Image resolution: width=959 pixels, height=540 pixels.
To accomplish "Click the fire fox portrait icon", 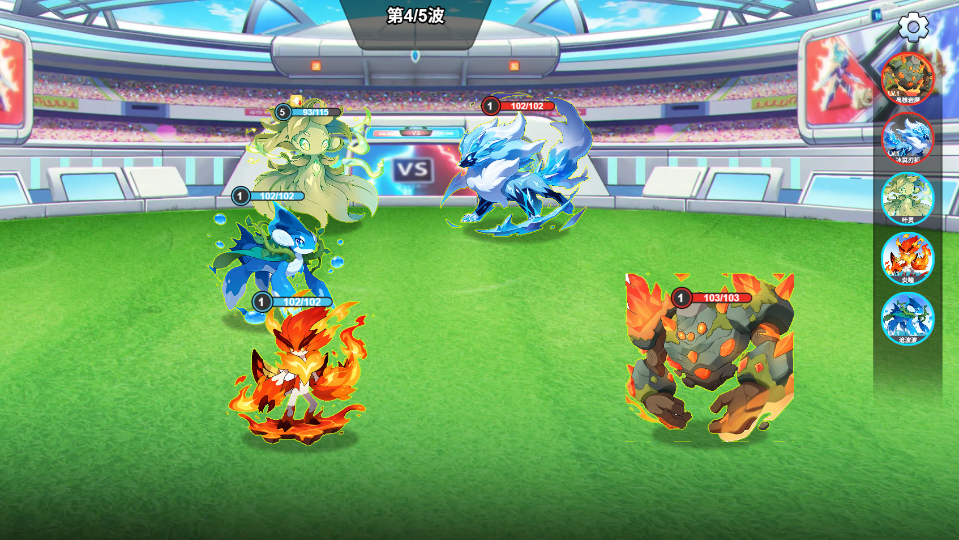I will 907,257.
